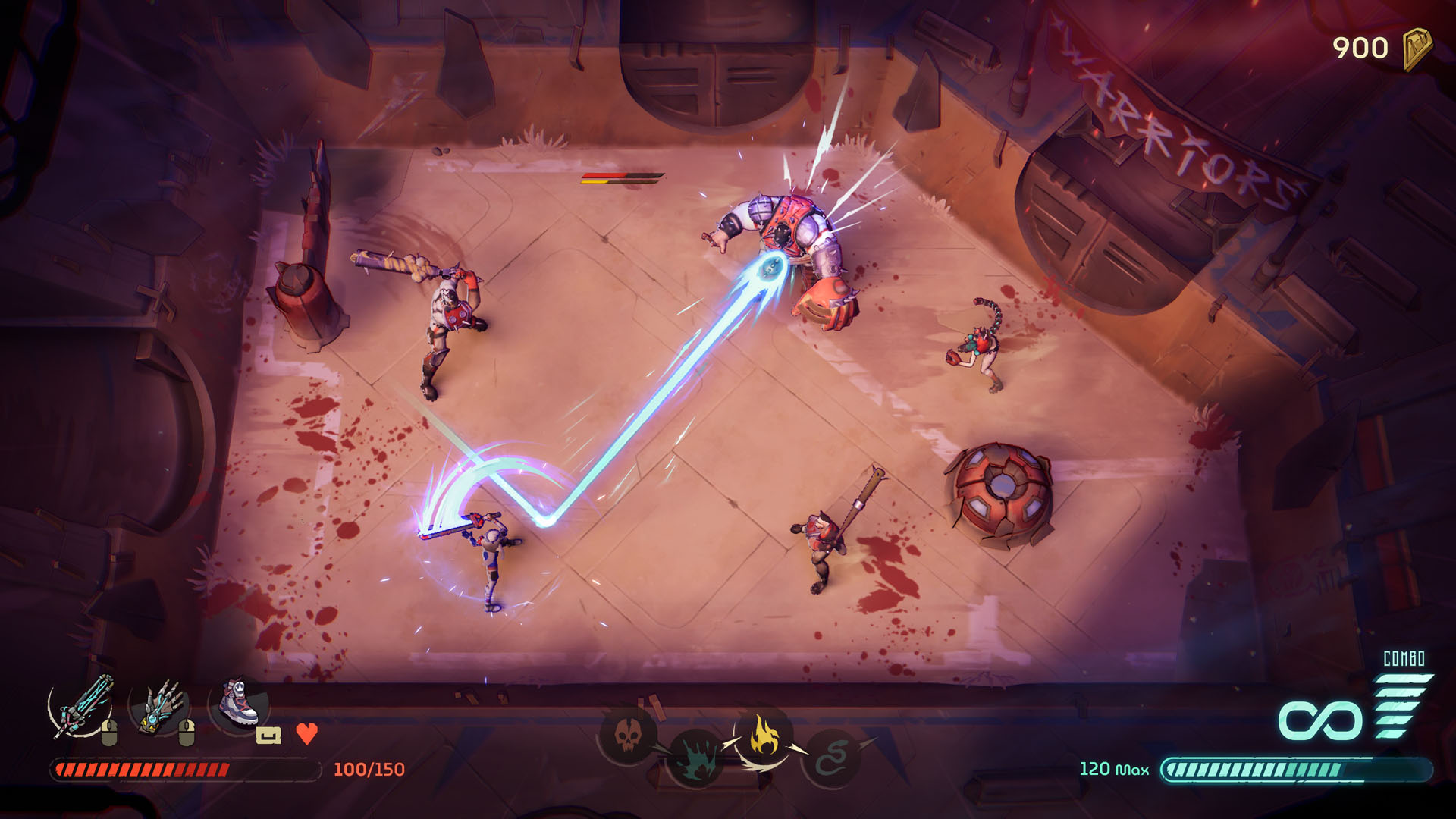Click the left mouse button indicator under first weapon

coord(108,733)
